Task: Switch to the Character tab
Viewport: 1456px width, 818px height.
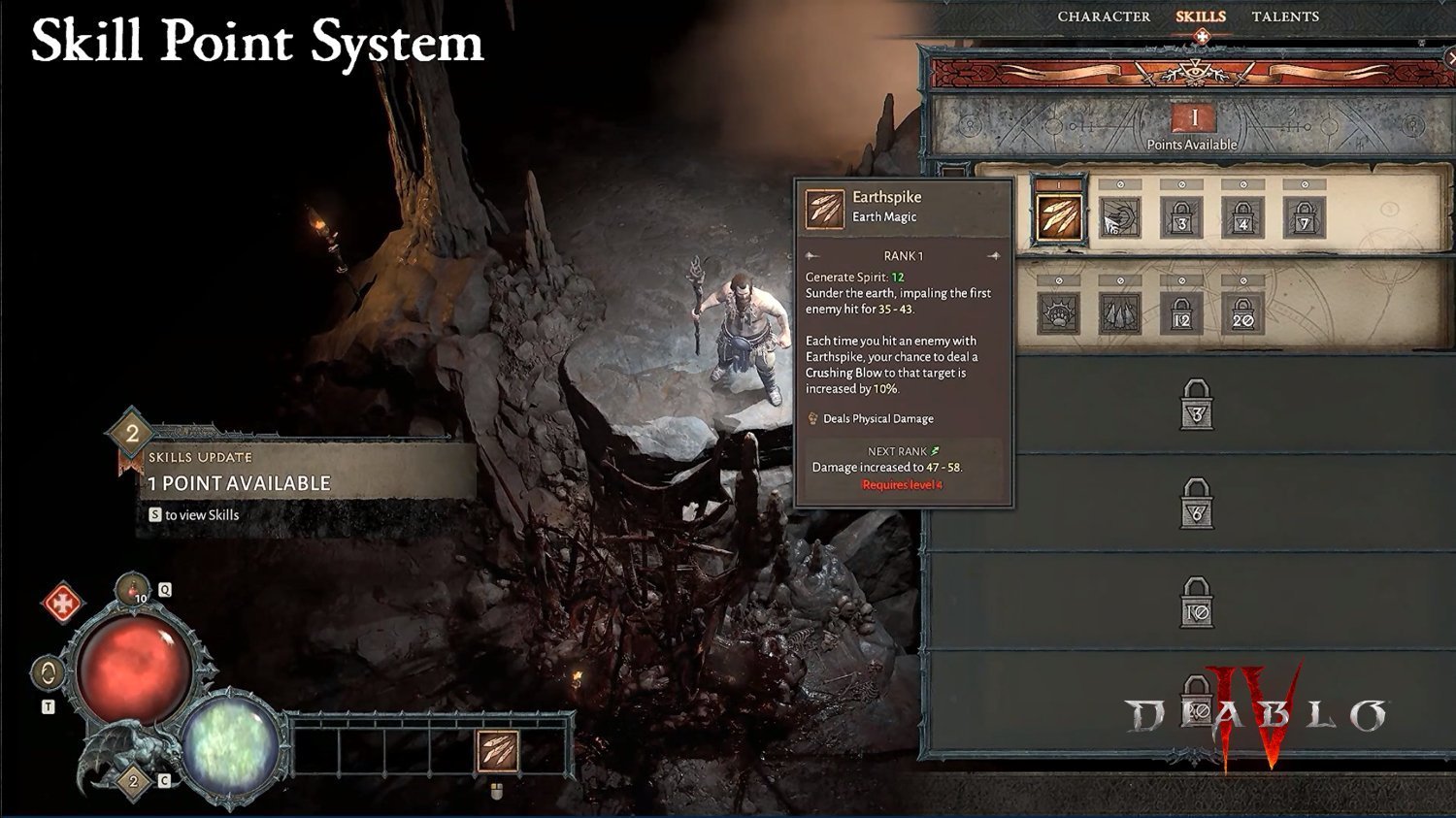Action: coord(1104,16)
